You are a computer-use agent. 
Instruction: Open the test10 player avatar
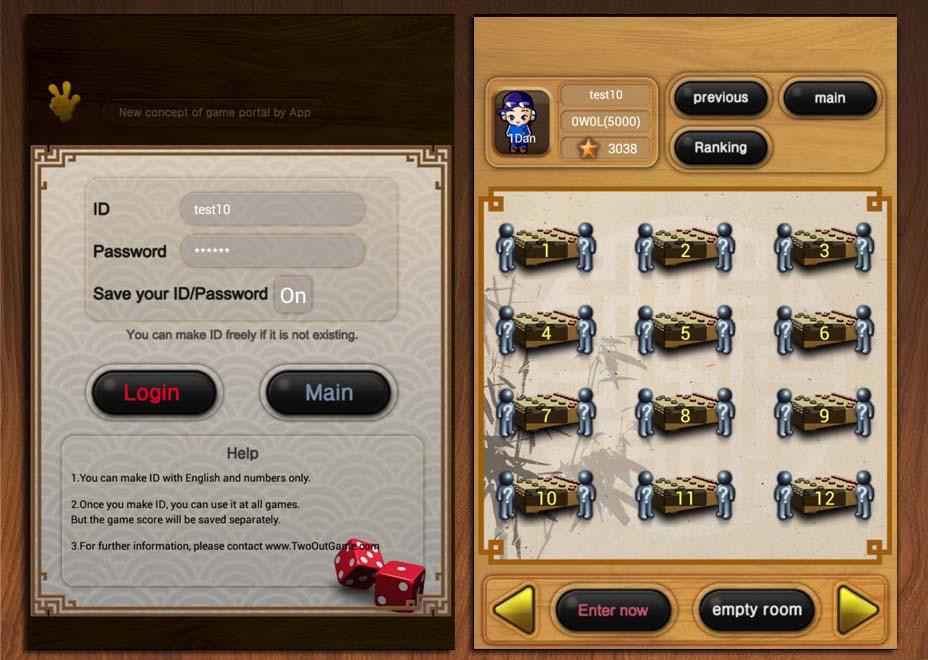[521, 123]
